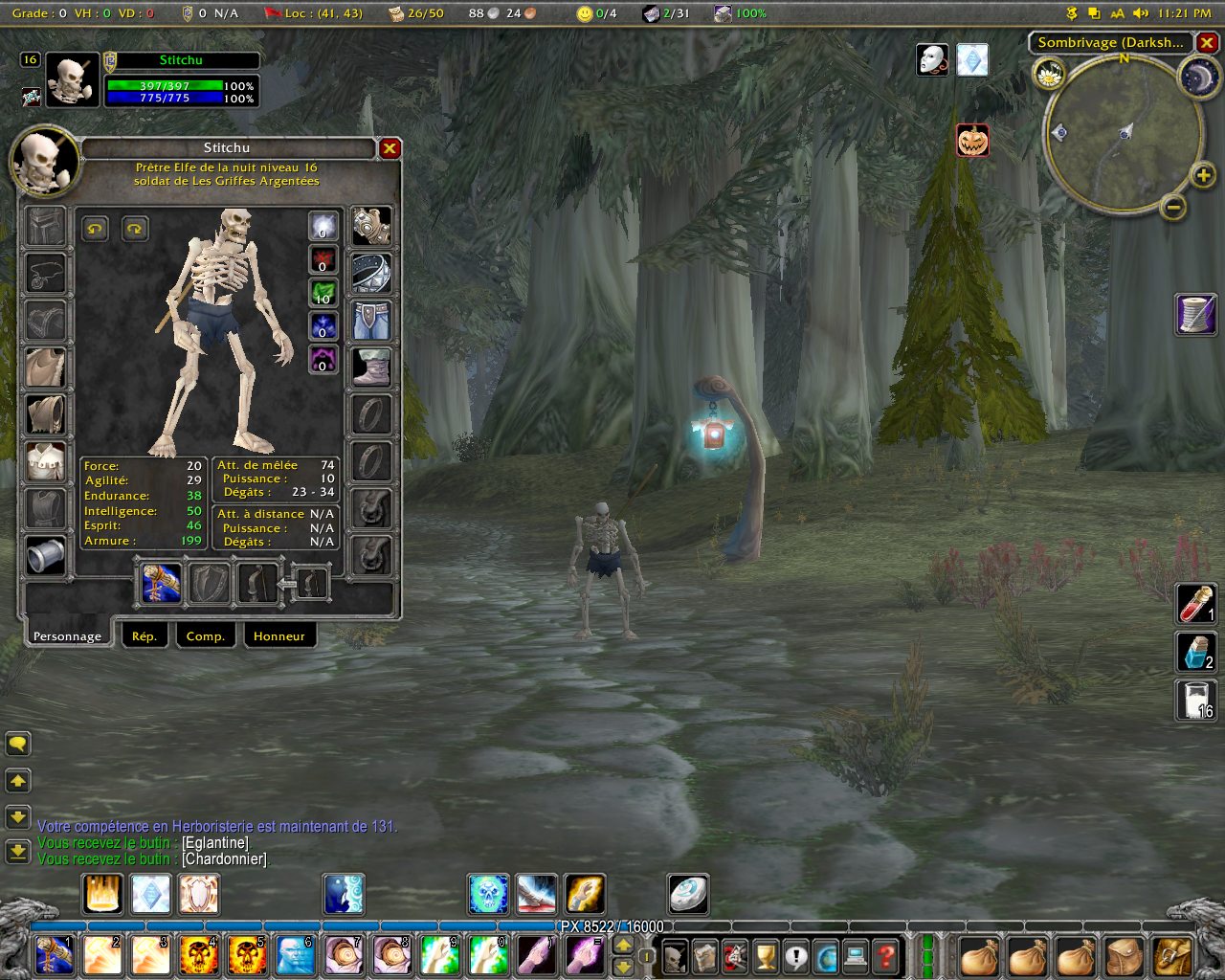Open the Comp. skills tab

(x=205, y=635)
